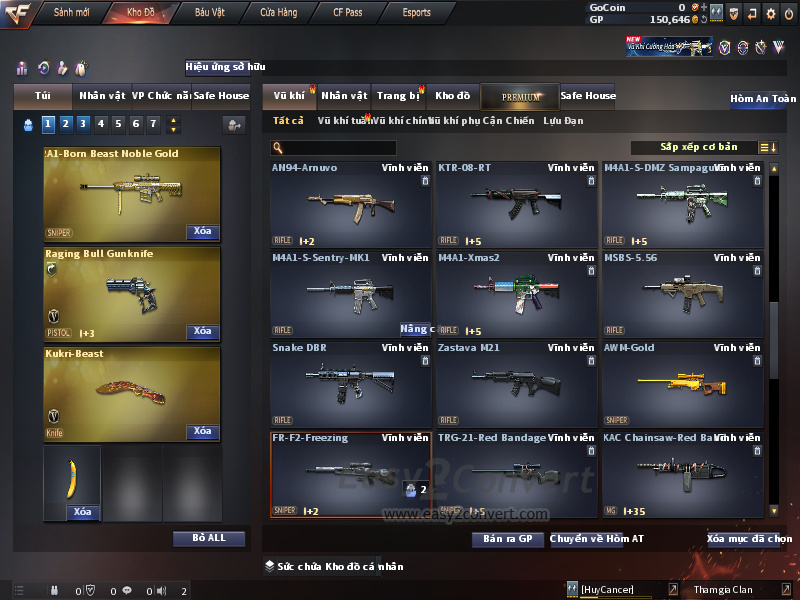Open the Hòm An Toàn safe box
800x600 pixels.
(763, 99)
